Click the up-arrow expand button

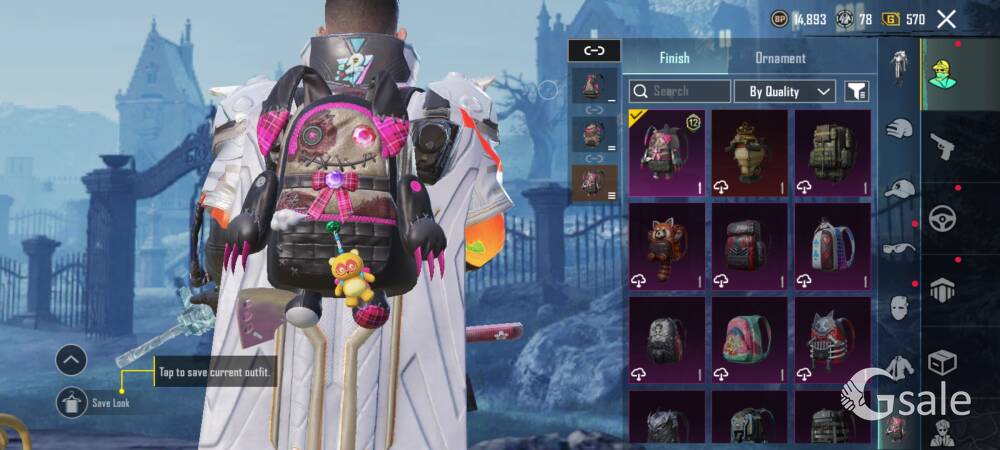[x=71, y=360]
